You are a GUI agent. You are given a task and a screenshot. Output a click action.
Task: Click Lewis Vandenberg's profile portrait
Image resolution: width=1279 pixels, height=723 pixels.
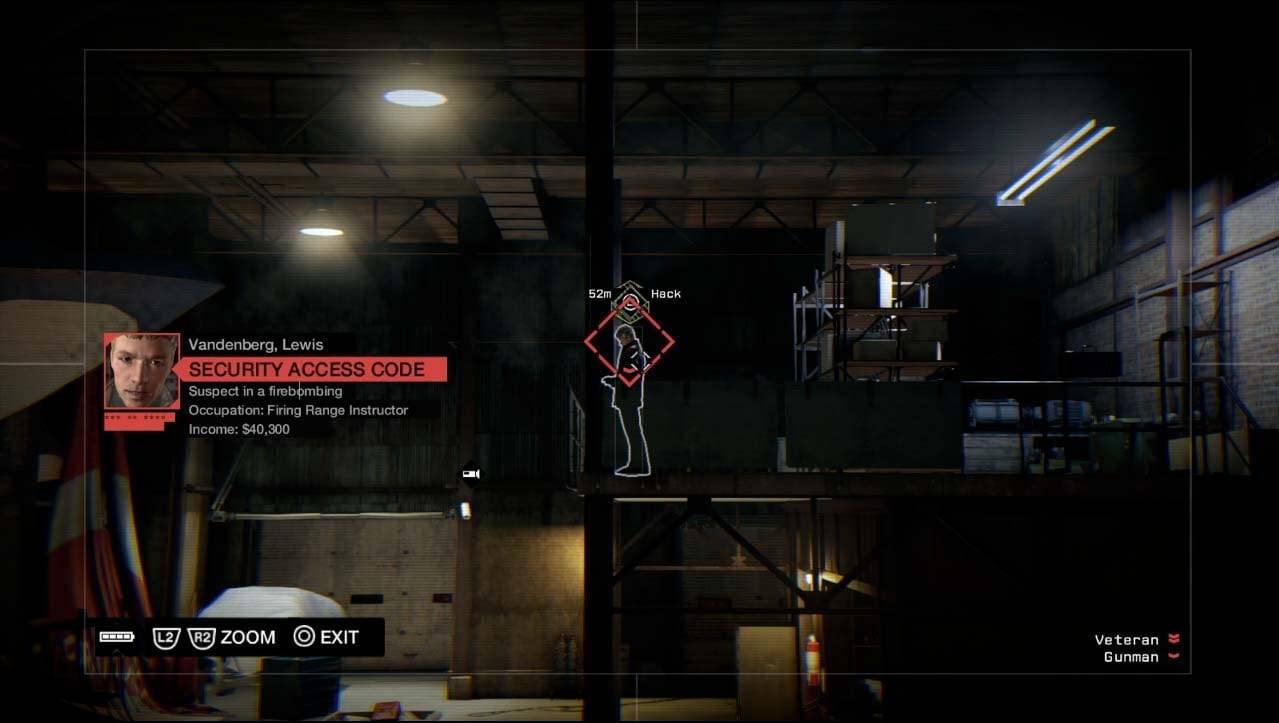pyautogui.click(x=142, y=370)
